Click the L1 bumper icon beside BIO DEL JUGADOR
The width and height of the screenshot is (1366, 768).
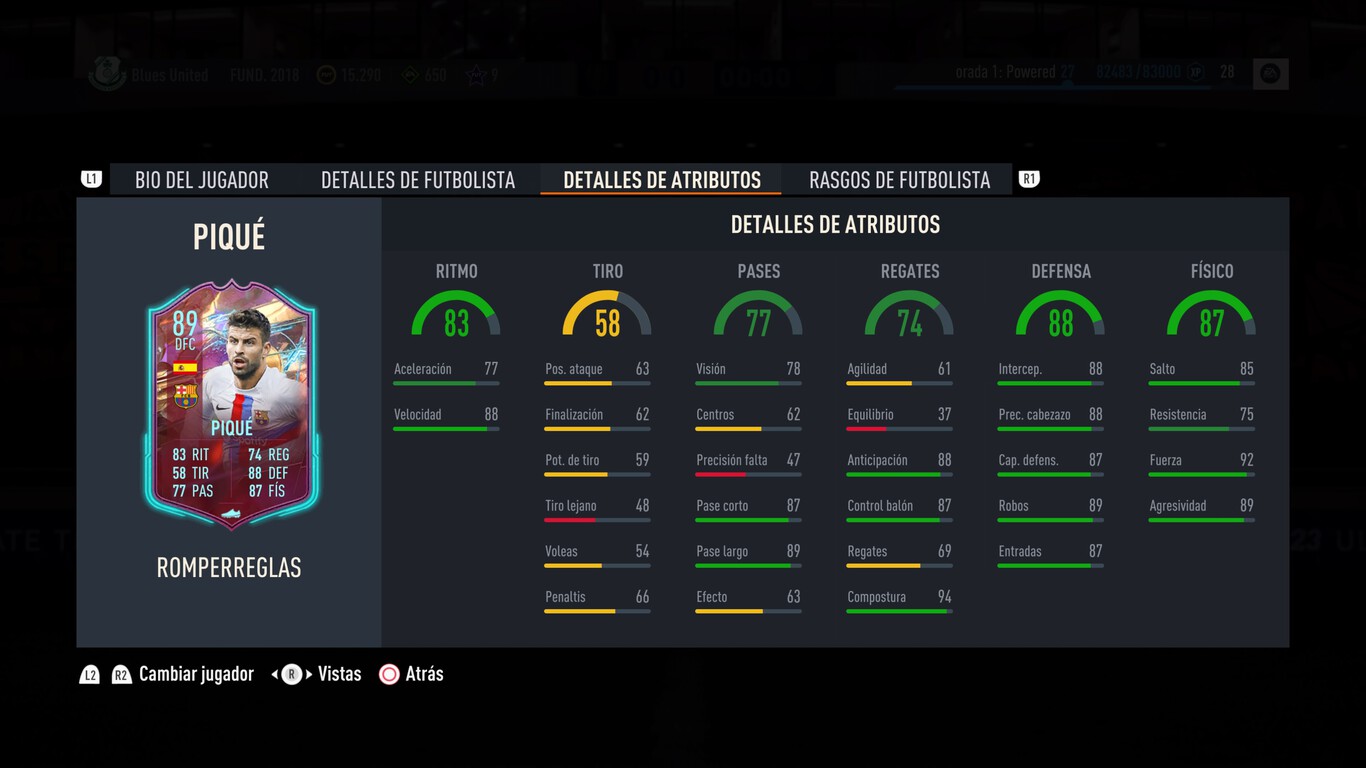point(91,178)
